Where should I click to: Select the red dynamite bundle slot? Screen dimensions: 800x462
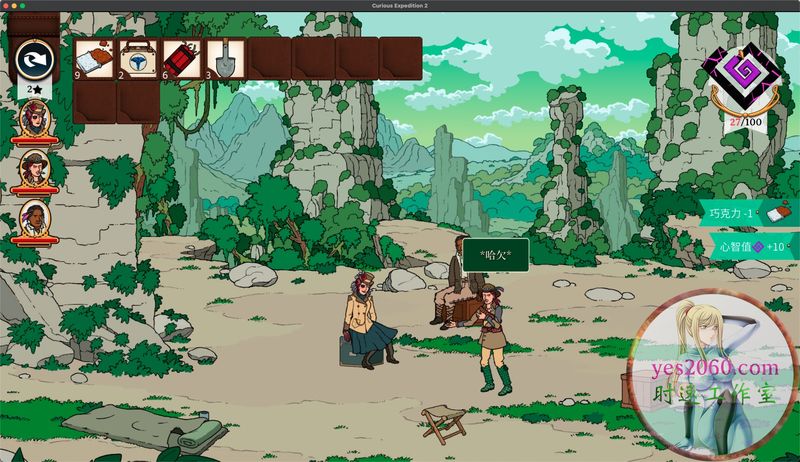coord(181,58)
